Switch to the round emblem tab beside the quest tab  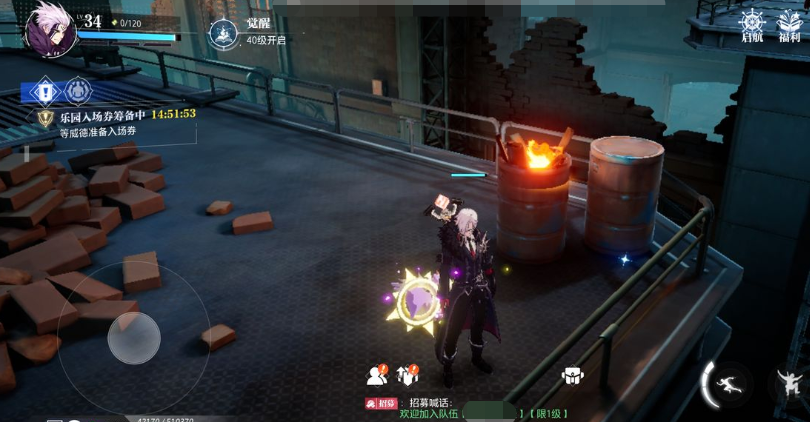pos(78,92)
